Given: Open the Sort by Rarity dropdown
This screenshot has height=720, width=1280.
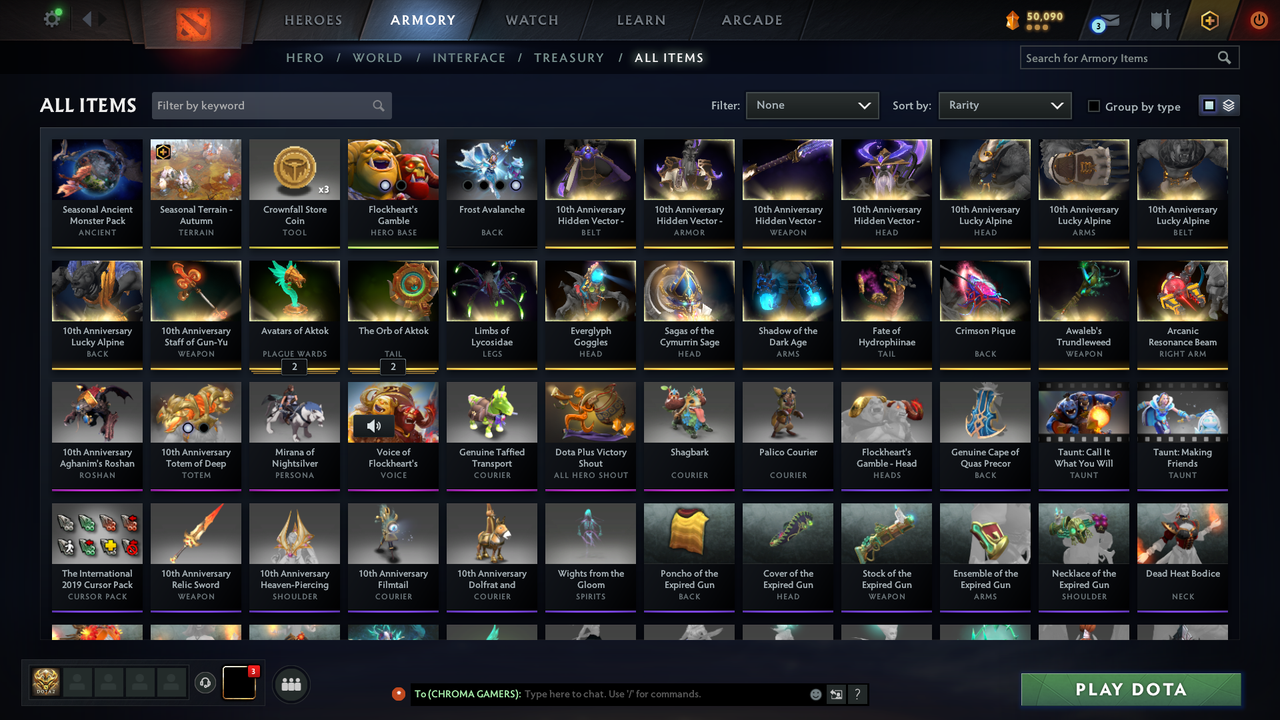Looking at the screenshot, I should point(1004,105).
